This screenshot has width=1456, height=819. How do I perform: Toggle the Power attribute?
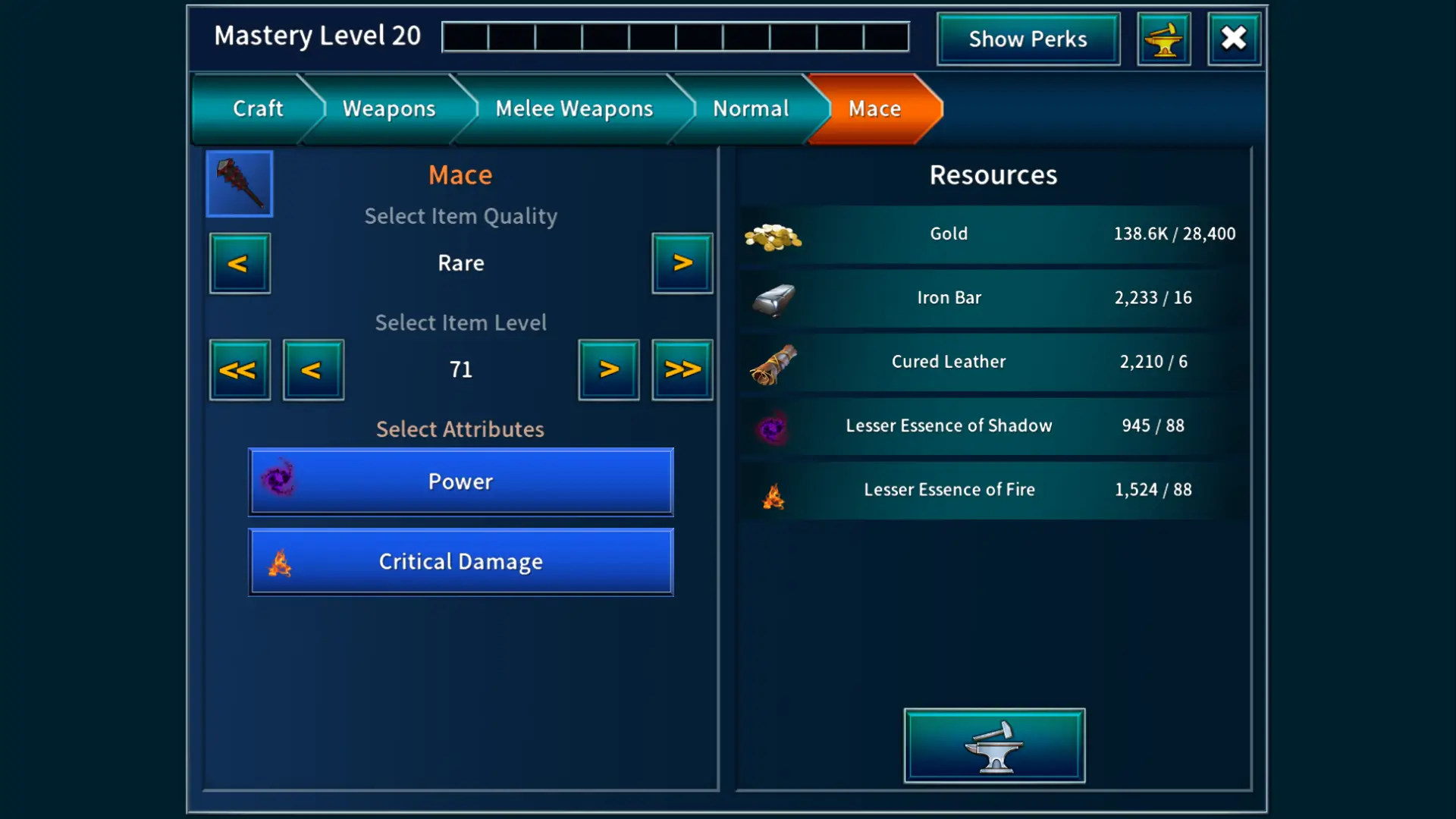[460, 481]
